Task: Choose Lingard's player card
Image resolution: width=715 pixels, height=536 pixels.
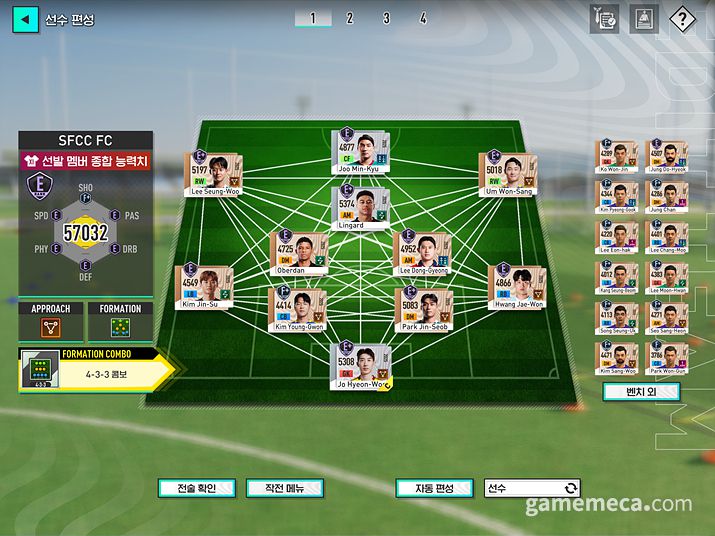Action: pos(359,208)
